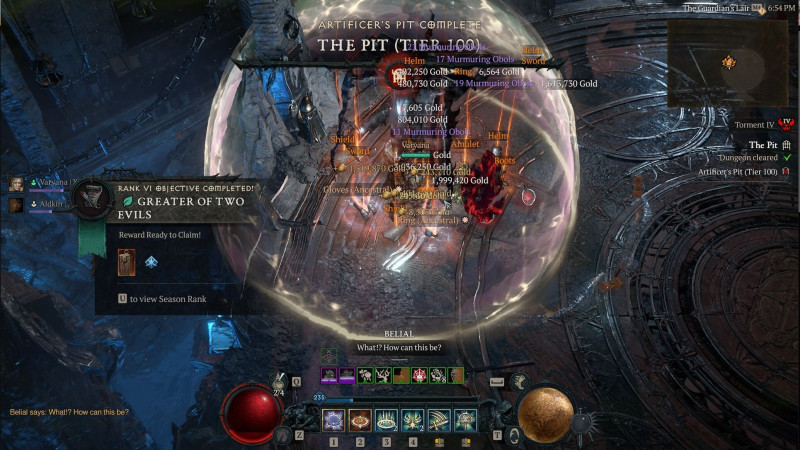Select Varyana's party portrait

click(17, 184)
